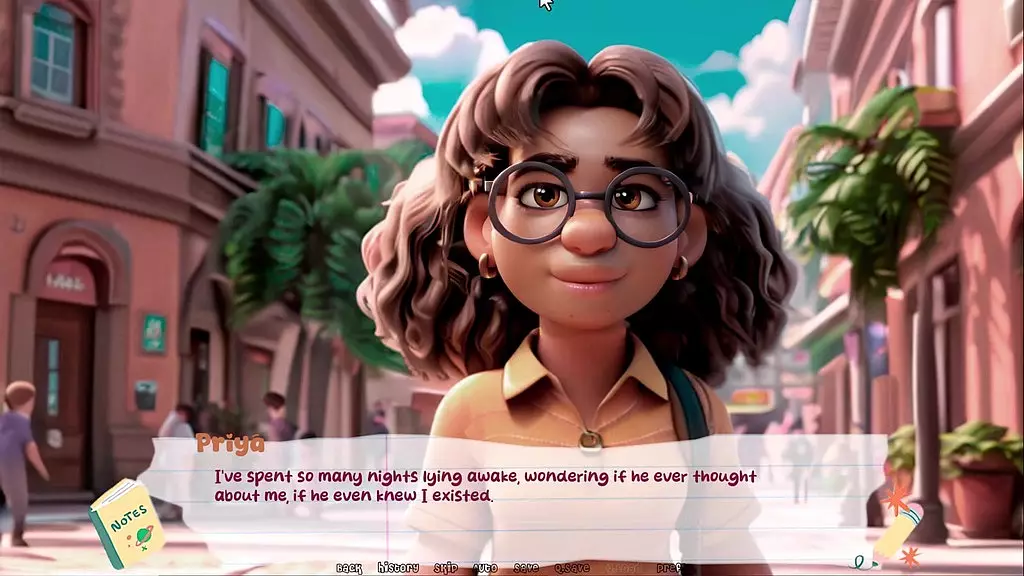
Task: Click Q.Save to quick save
Action: coord(572,568)
